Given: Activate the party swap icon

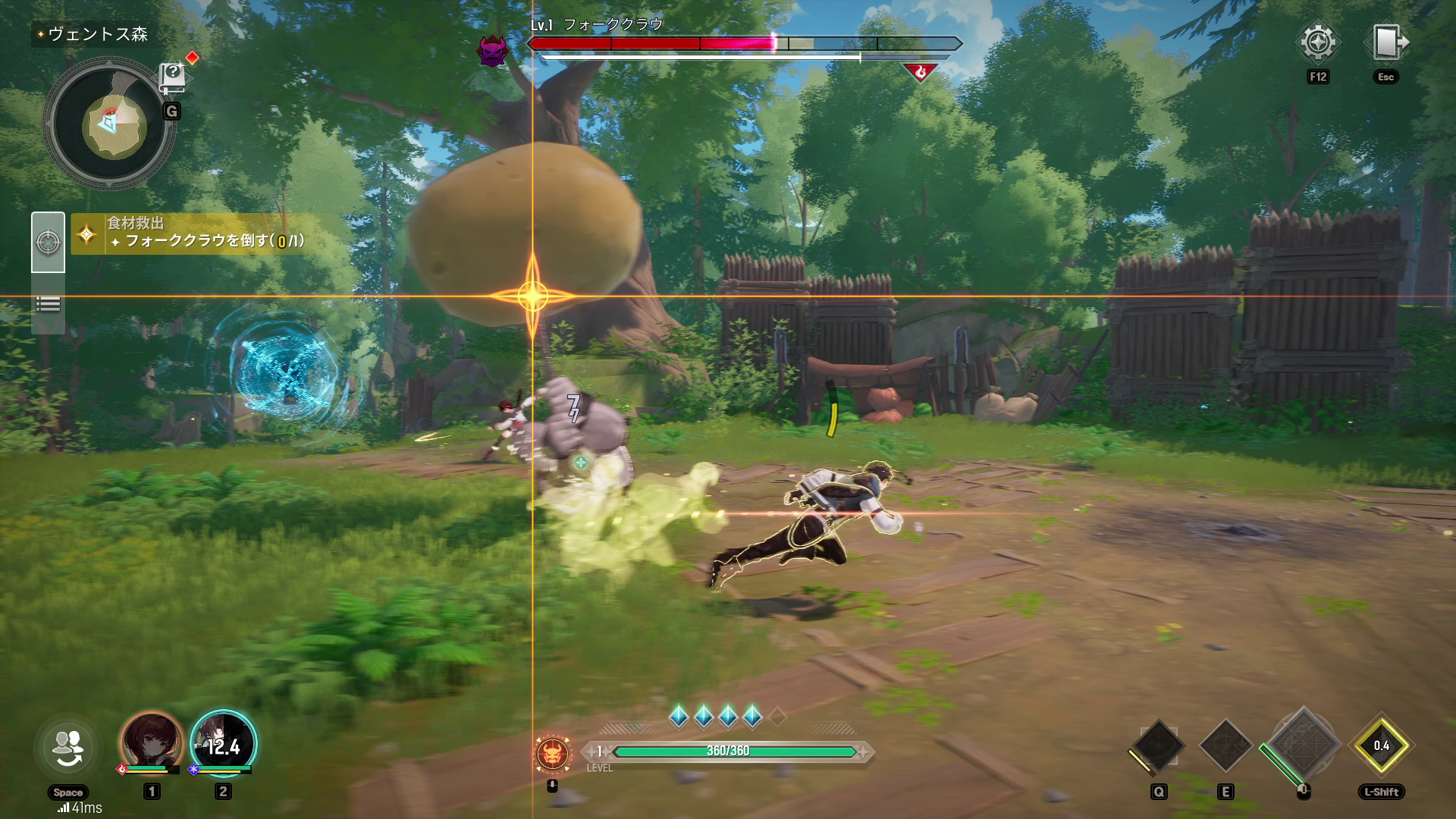Looking at the screenshot, I should click(x=67, y=748).
